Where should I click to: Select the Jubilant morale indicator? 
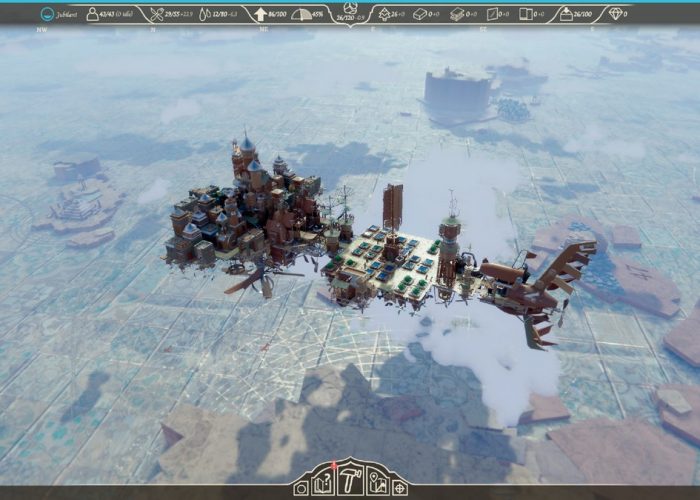60,15
